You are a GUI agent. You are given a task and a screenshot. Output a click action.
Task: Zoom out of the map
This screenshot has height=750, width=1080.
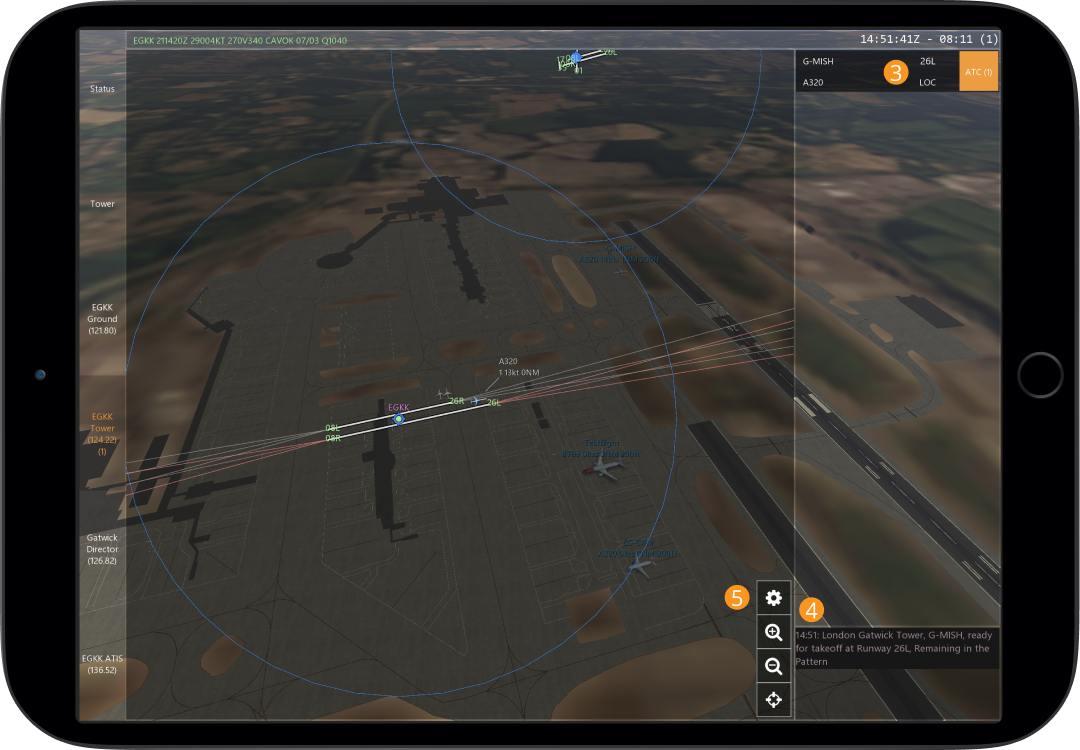tap(773, 666)
